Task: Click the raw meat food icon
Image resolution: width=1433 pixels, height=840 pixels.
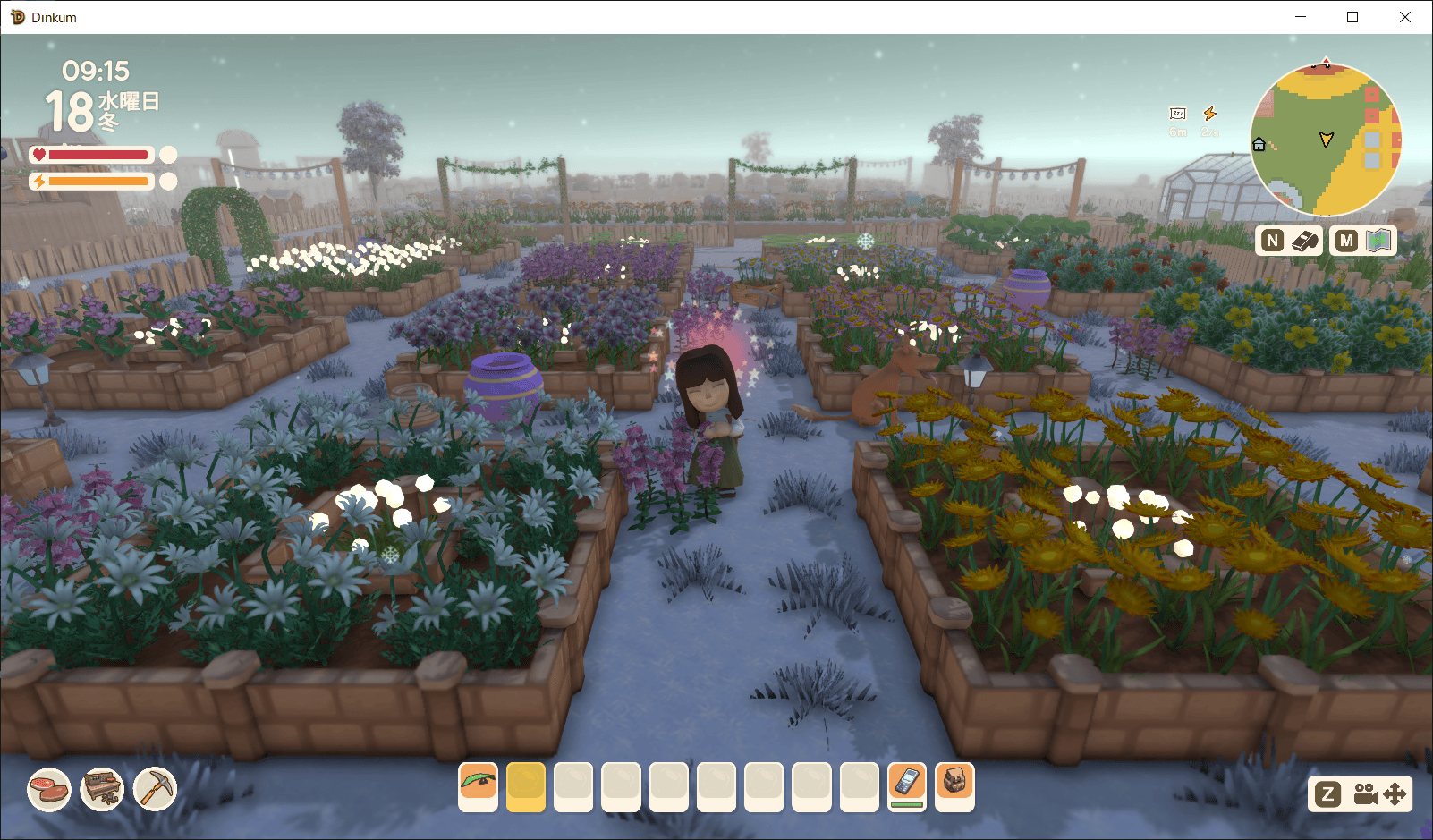Action: (49, 790)
